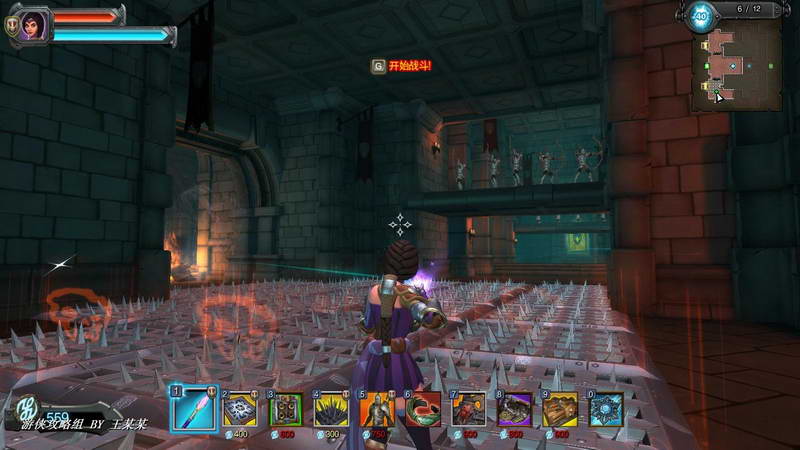Pick the dark spiky trap in slot 4
The width and height of the screenshot is (800, 450).
point(332,409)
